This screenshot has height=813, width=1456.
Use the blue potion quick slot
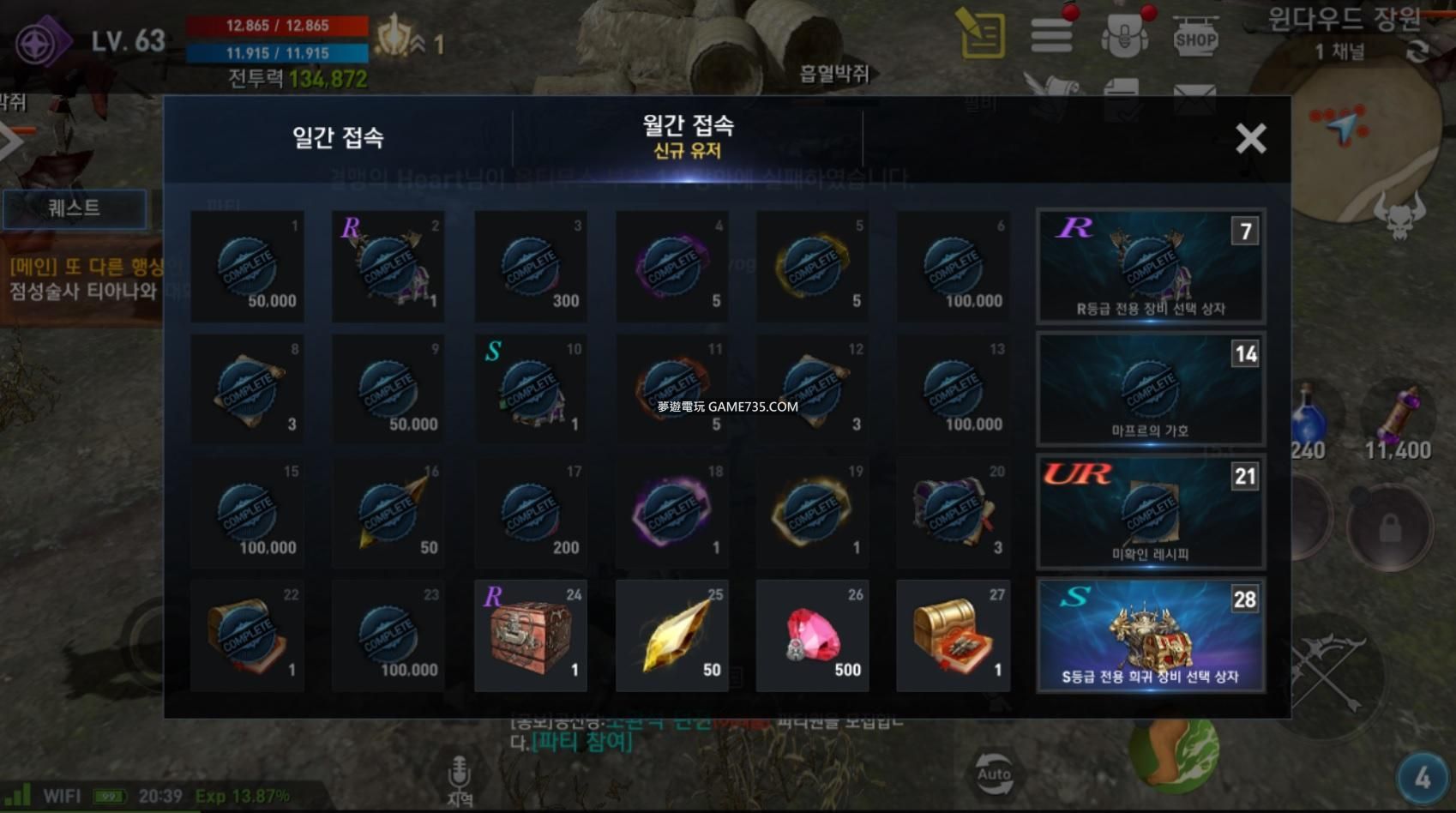click(x=1309, y=422)
